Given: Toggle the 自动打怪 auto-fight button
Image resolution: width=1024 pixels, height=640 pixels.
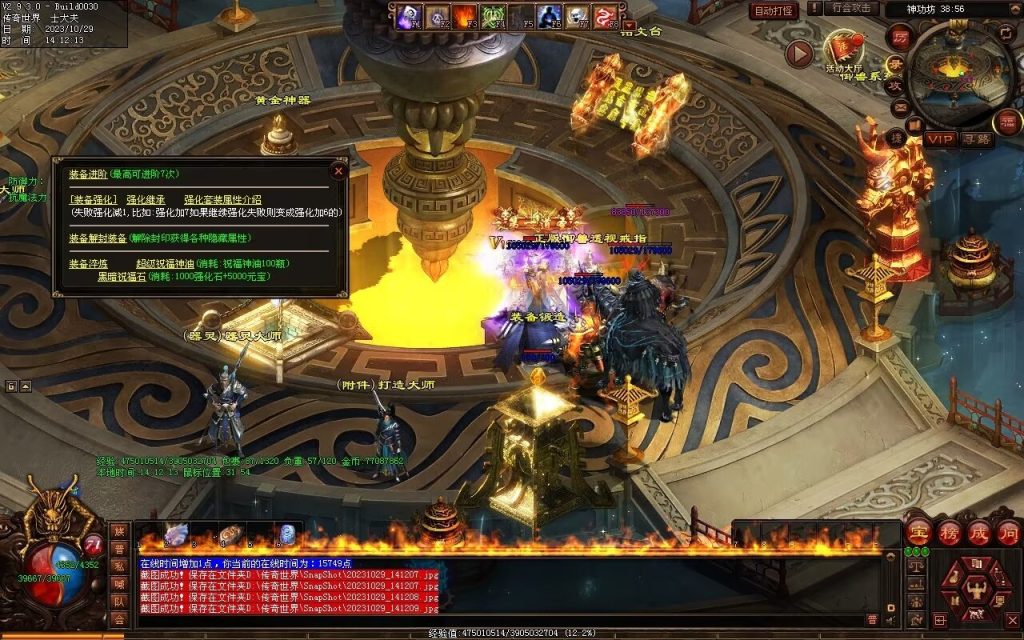Looking at the screenshot, I should pos(774,10).
